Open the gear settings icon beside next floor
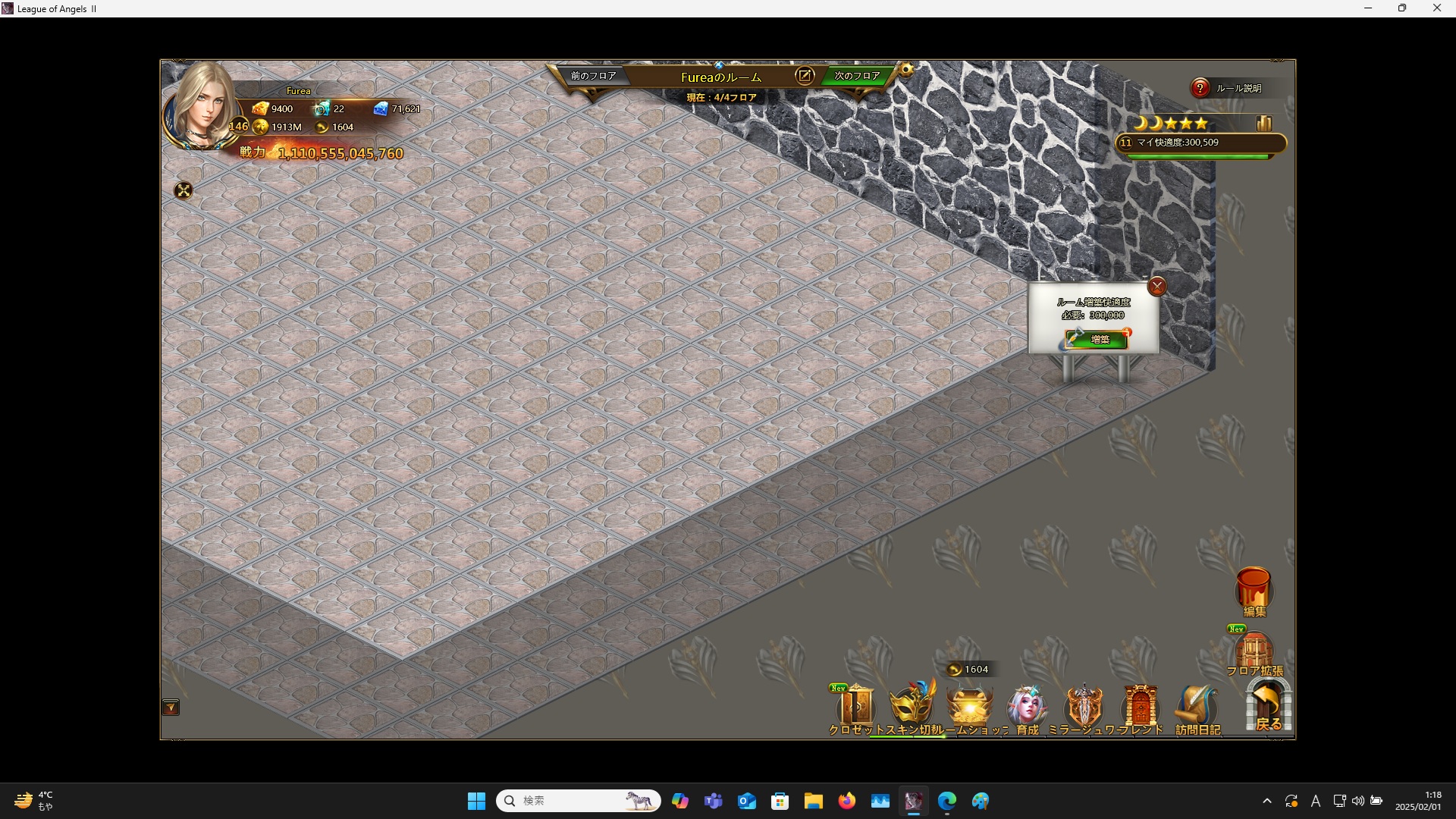The height and width of the screenshot is (819, 1456). (906, 71)
